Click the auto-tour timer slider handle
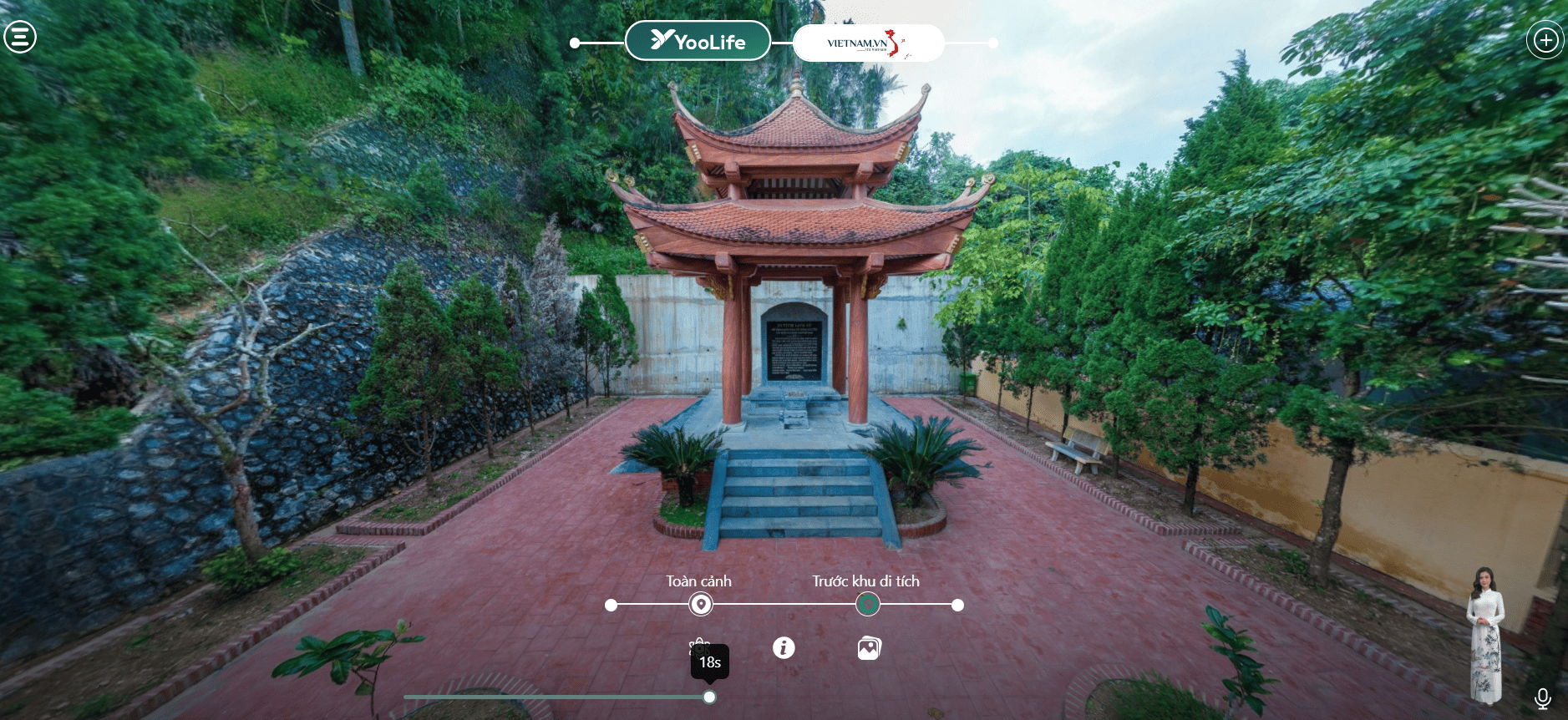This screenshot has height=720, width=1568. coord(709,697)
